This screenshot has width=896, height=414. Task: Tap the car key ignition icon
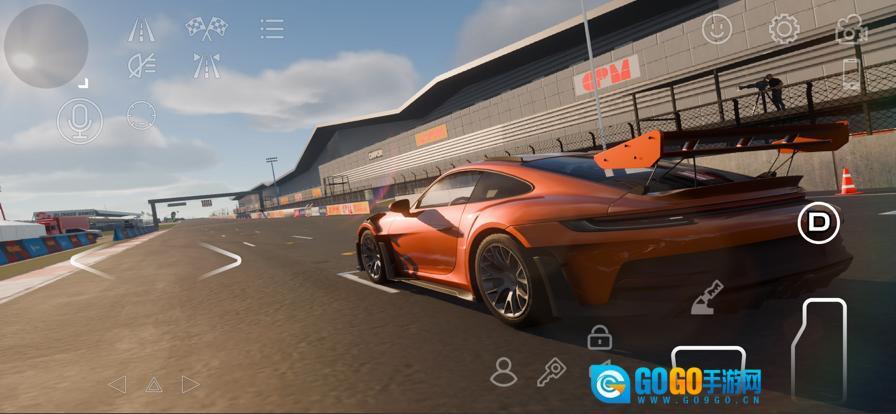551,373
